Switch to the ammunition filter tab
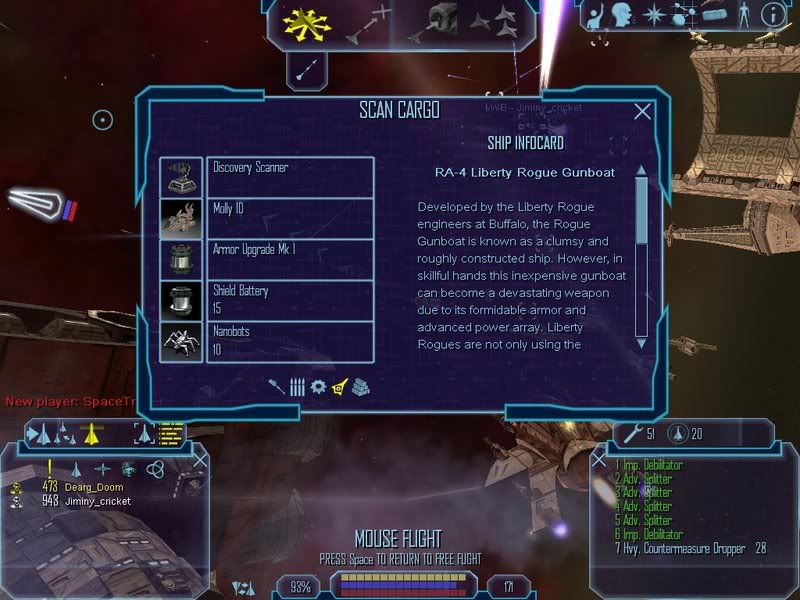The image size is (800, 600). point(297,386)
